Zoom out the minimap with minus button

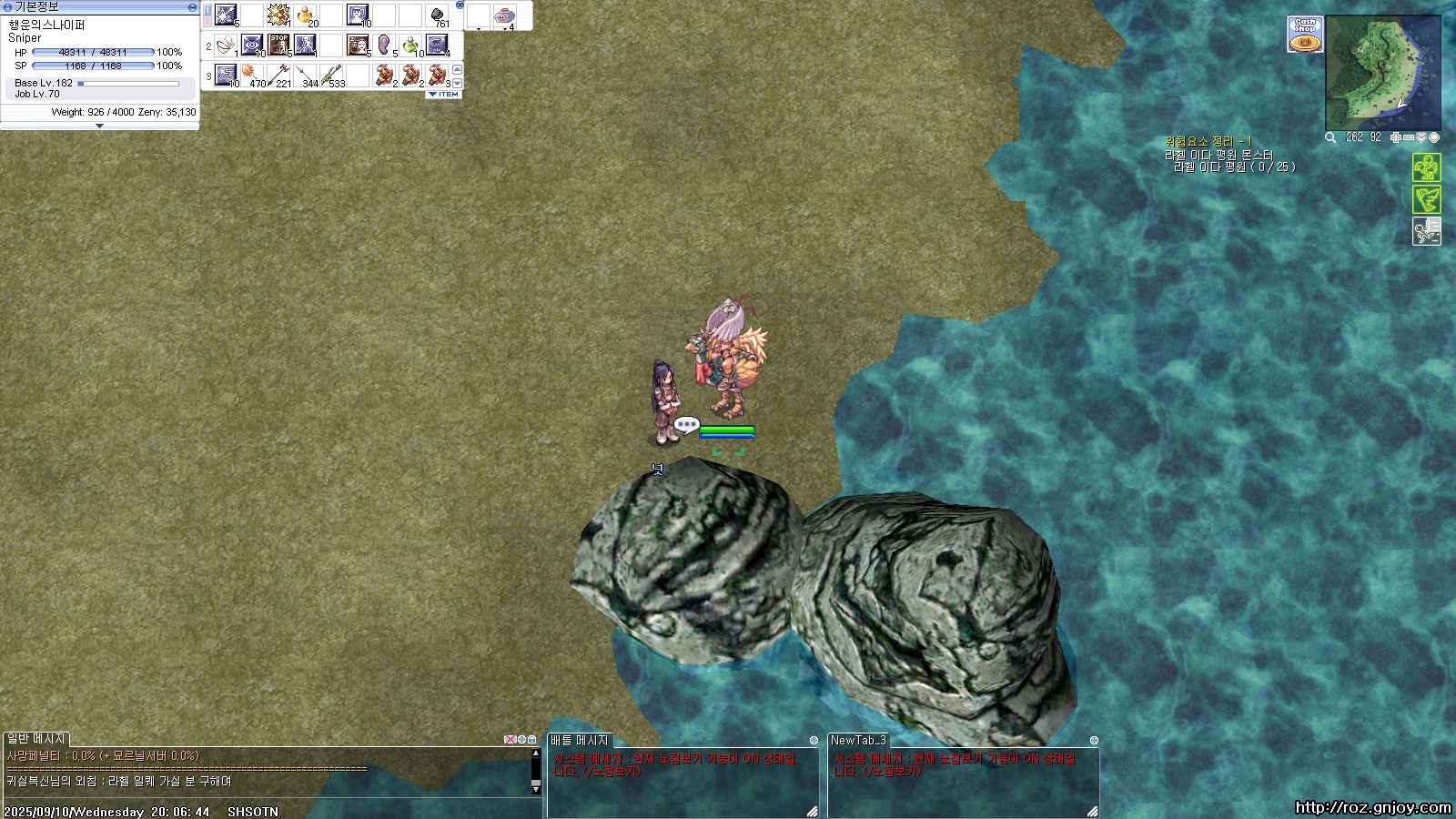[1409, 137]
